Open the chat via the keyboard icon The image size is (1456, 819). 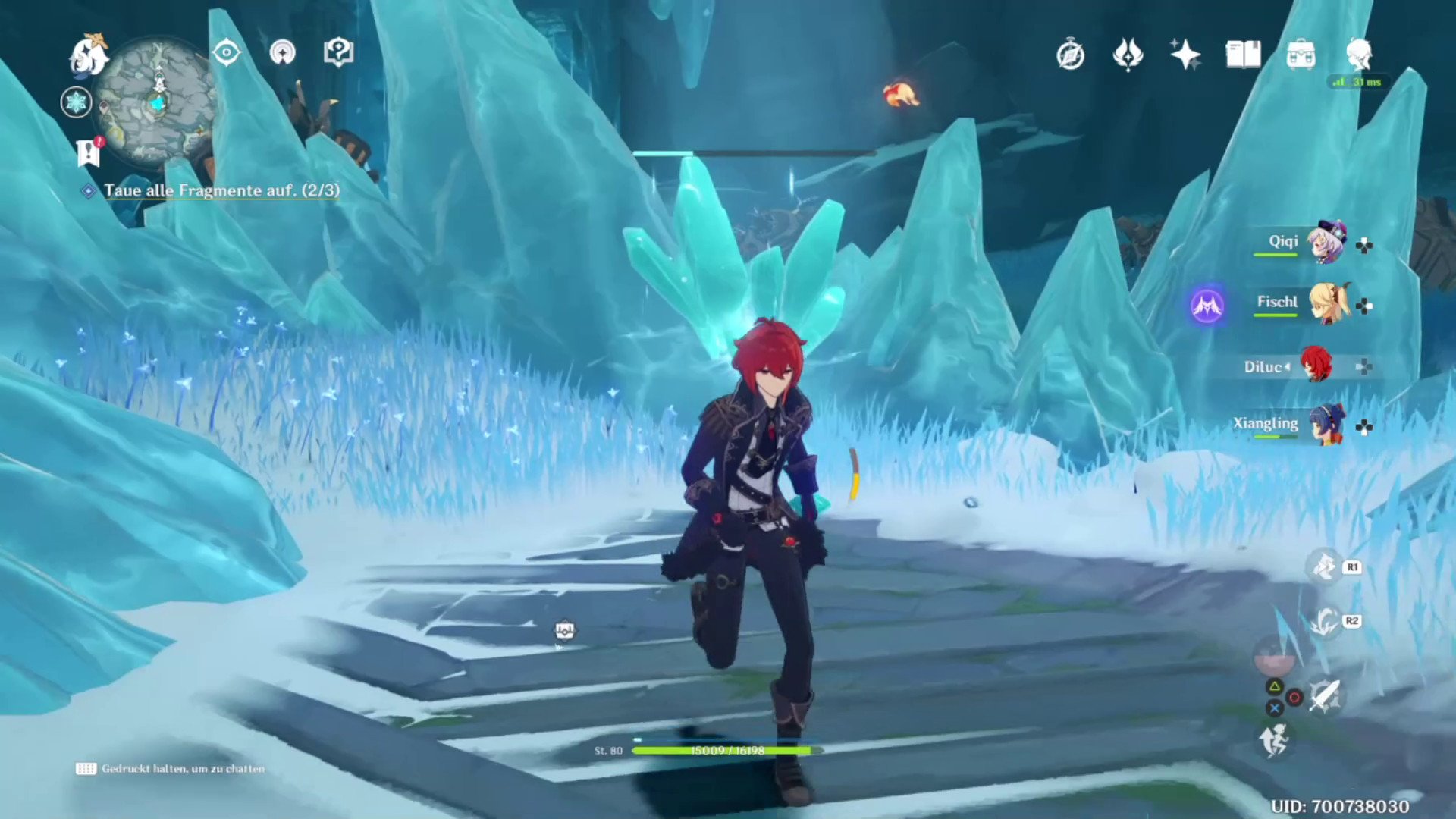click(x=86, y=769)
